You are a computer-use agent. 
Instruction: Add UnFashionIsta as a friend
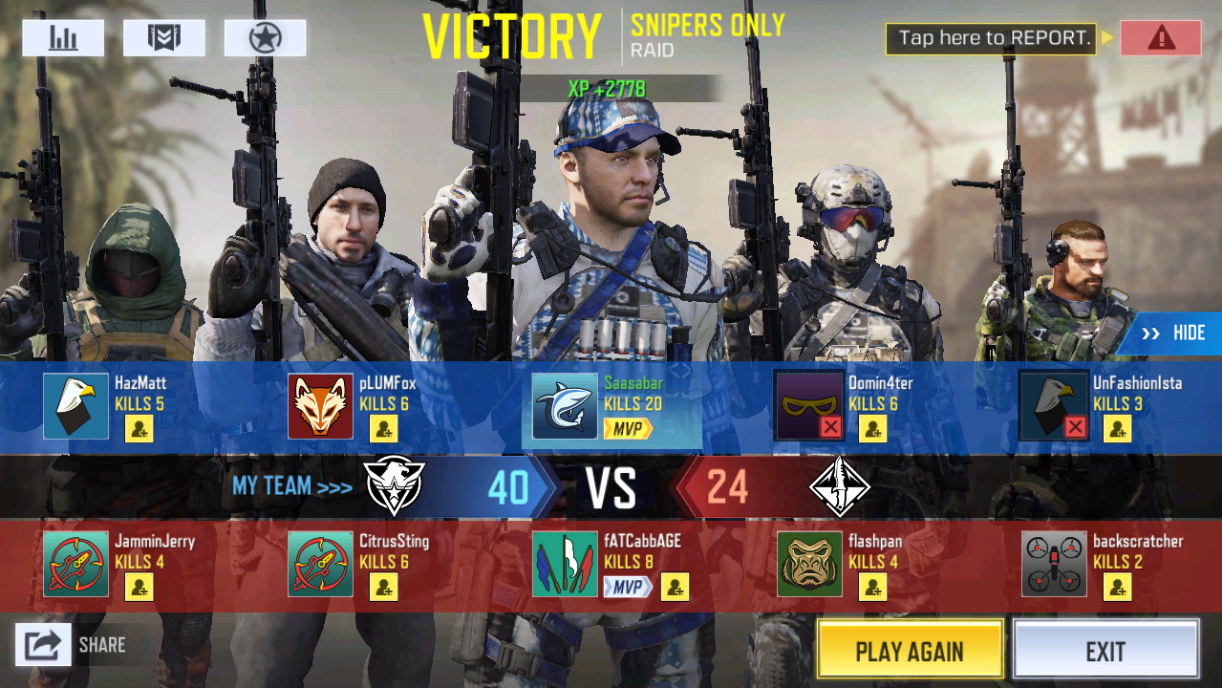click(1117, 429)
